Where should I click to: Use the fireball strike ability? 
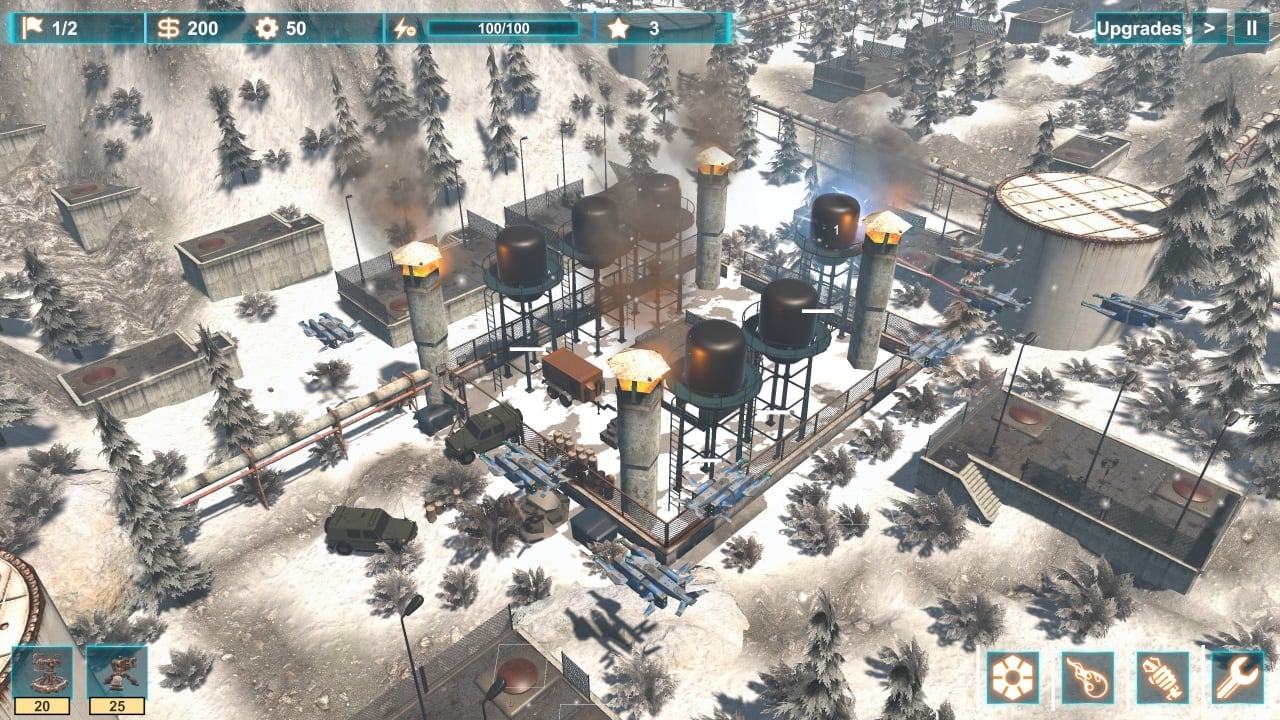1088,677
